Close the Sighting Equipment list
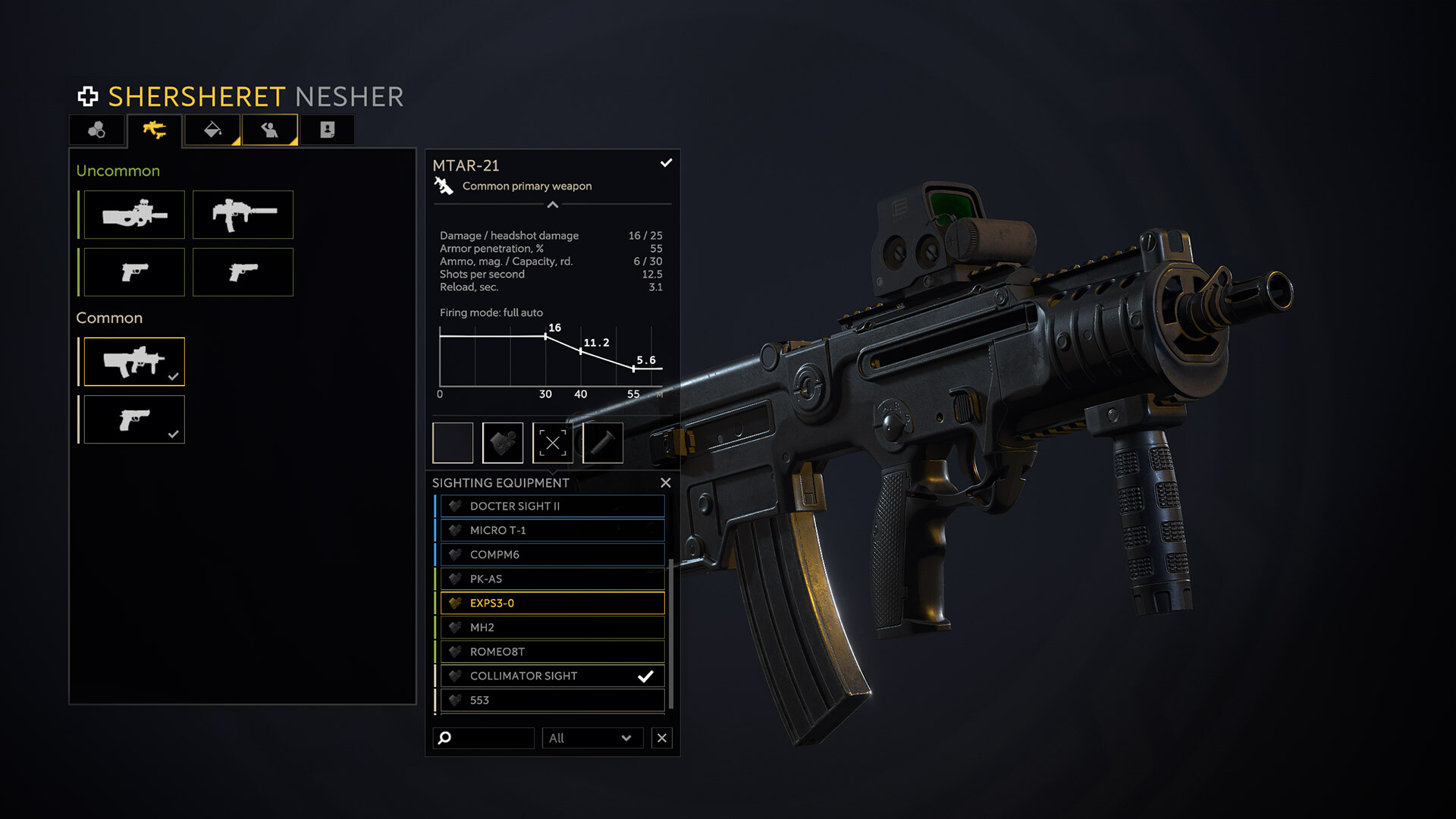The width and height of the screenshot is (1456, 819). 665,483
